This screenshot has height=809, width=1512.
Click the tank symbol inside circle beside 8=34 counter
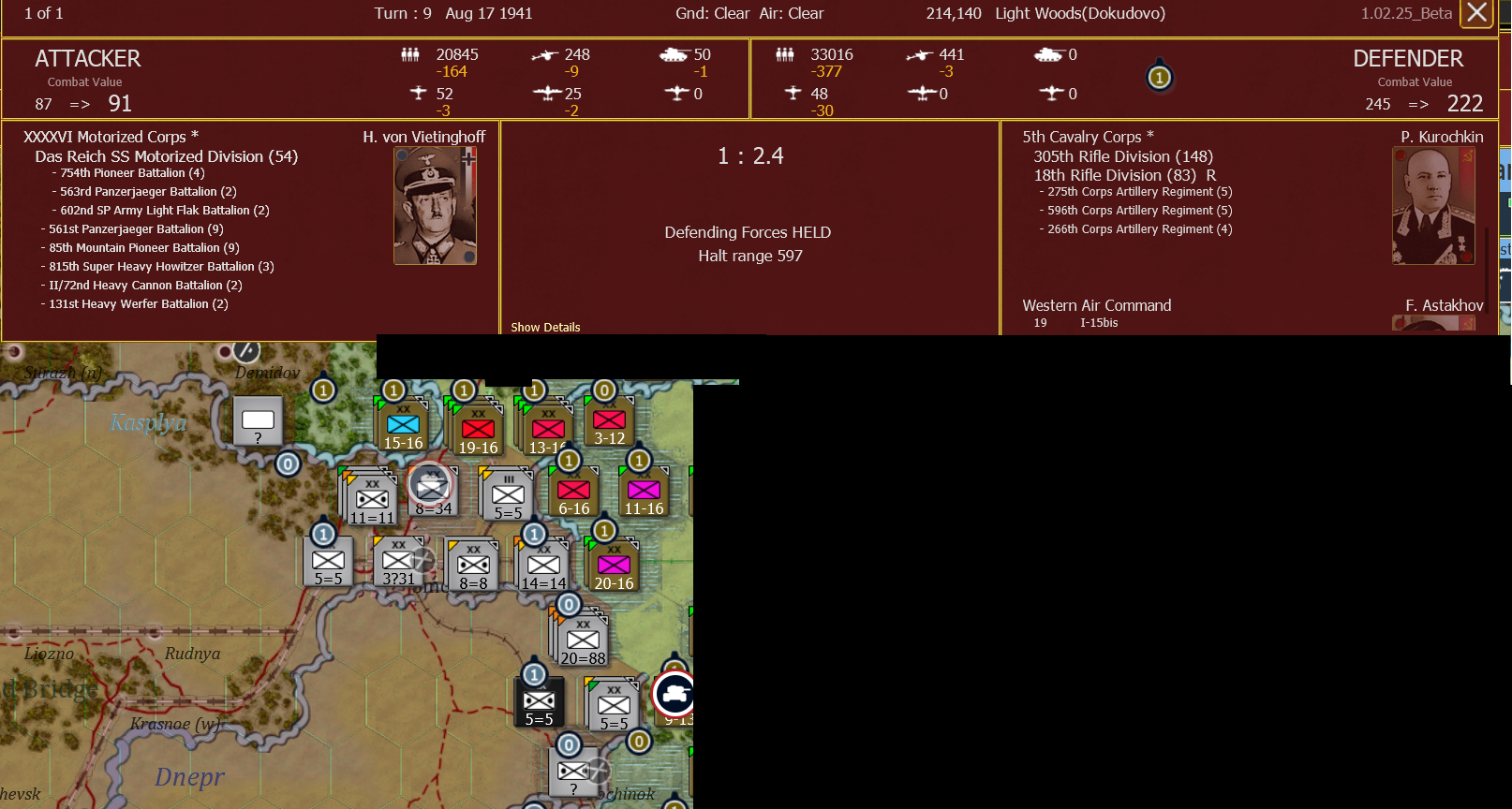tap(431, 485)
